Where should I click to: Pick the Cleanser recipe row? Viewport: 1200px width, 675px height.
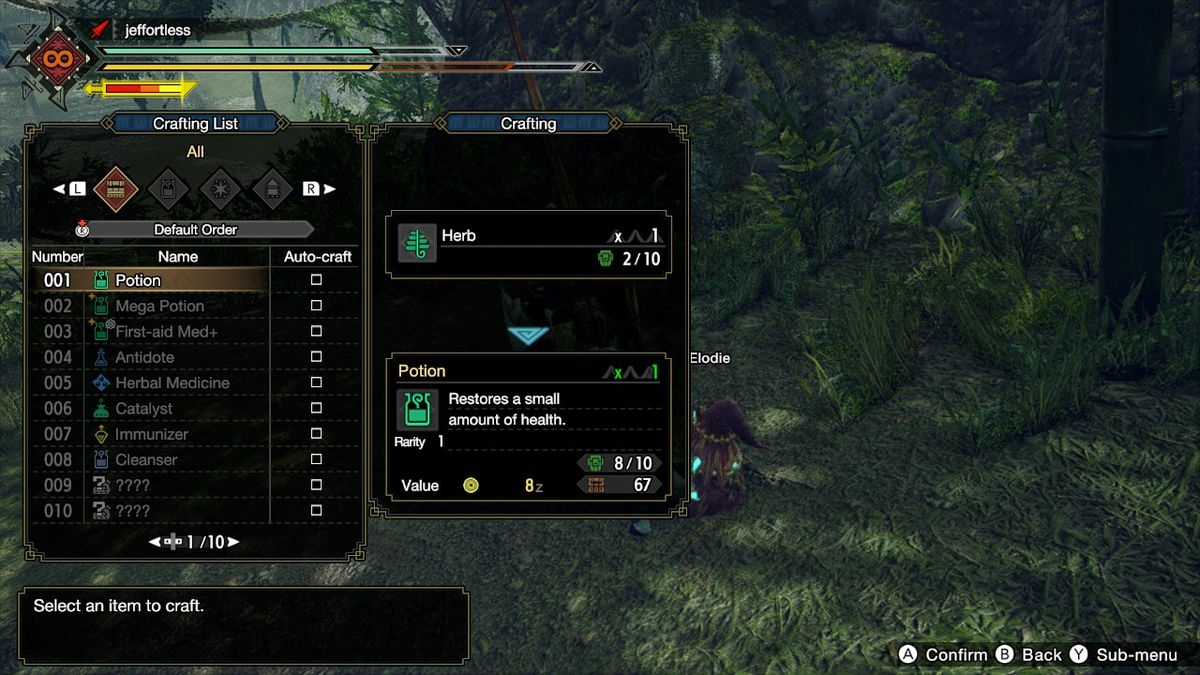pos(146,460)
